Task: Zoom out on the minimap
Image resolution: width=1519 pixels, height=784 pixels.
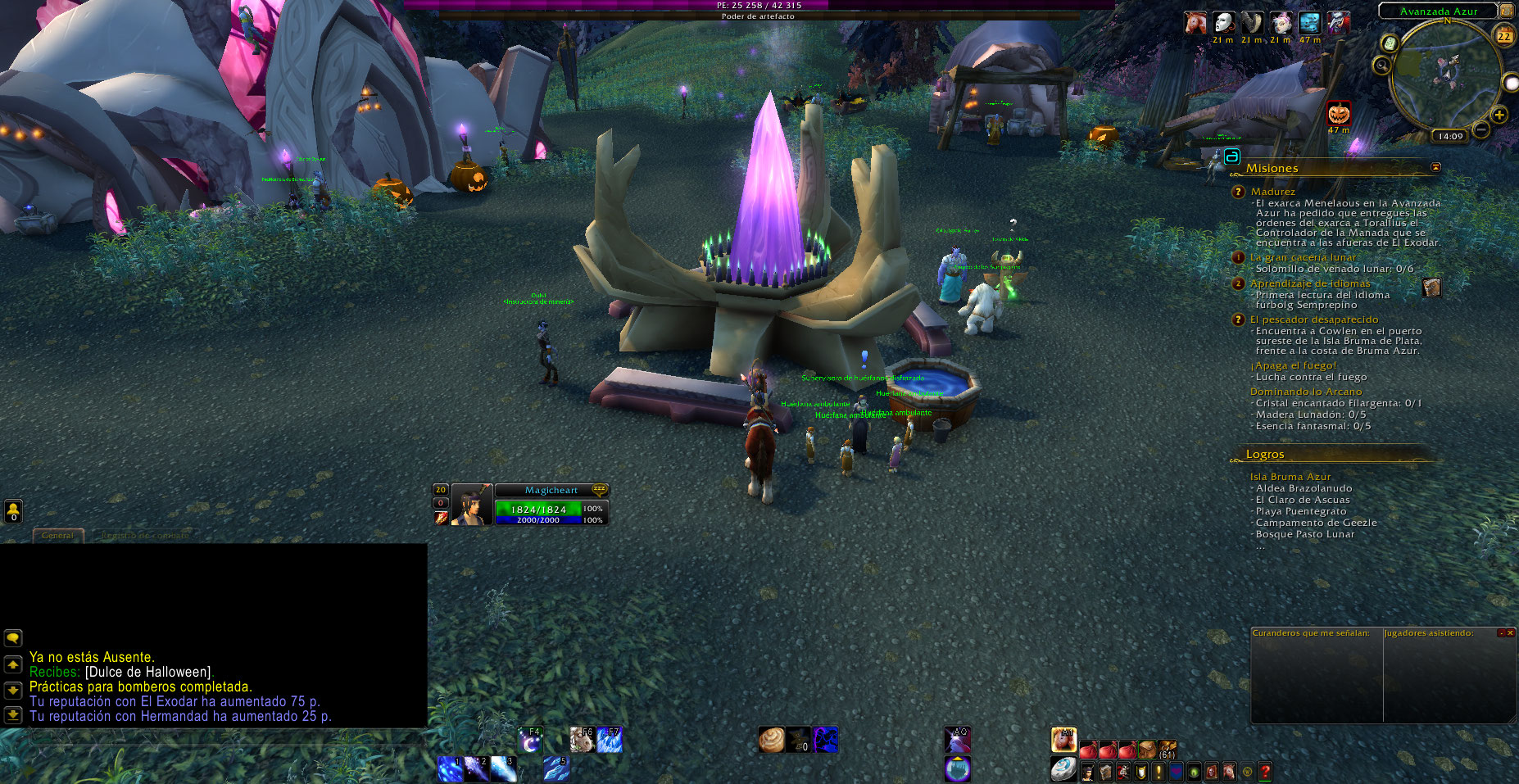Action: click(x=1481, y=129)
